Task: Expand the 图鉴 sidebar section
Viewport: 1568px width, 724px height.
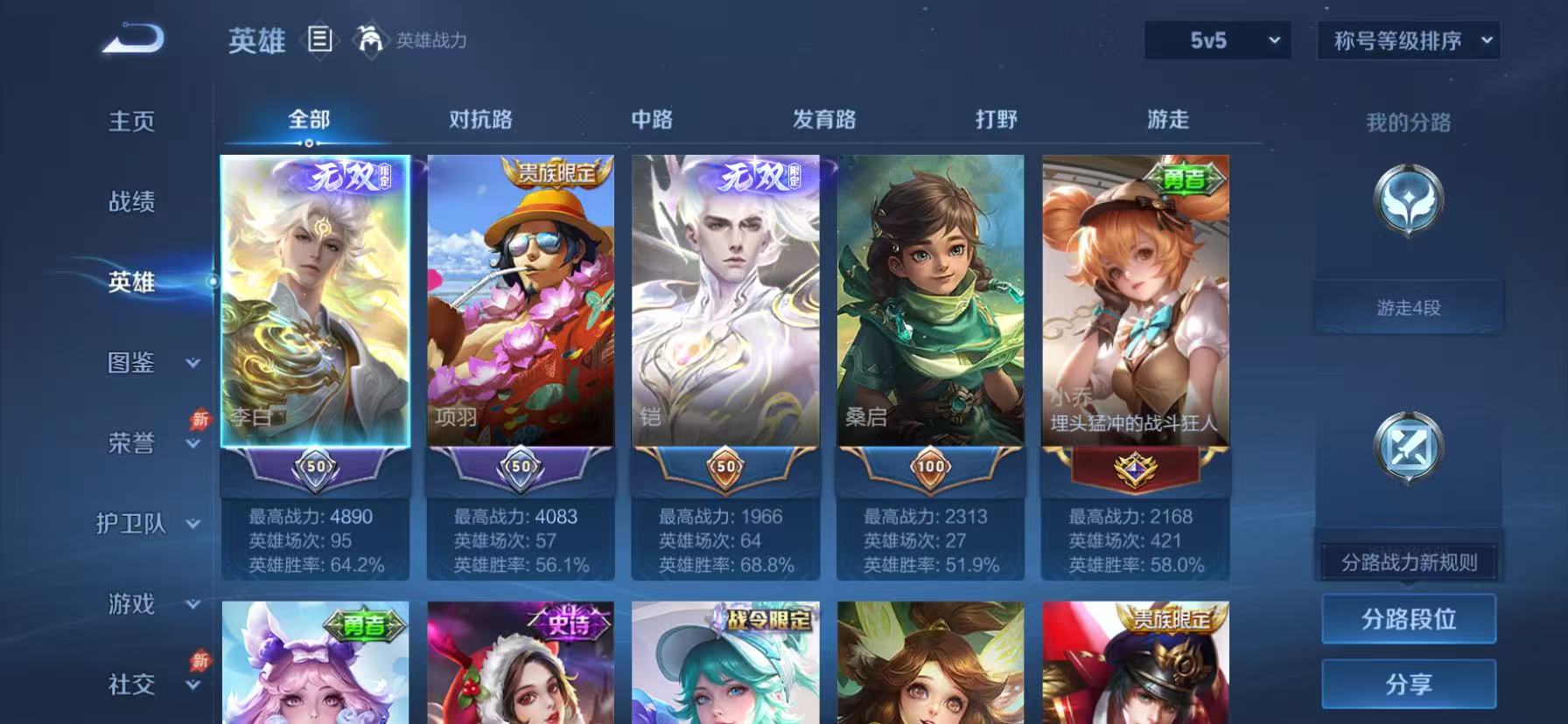Action: click(x=143, y=364)
